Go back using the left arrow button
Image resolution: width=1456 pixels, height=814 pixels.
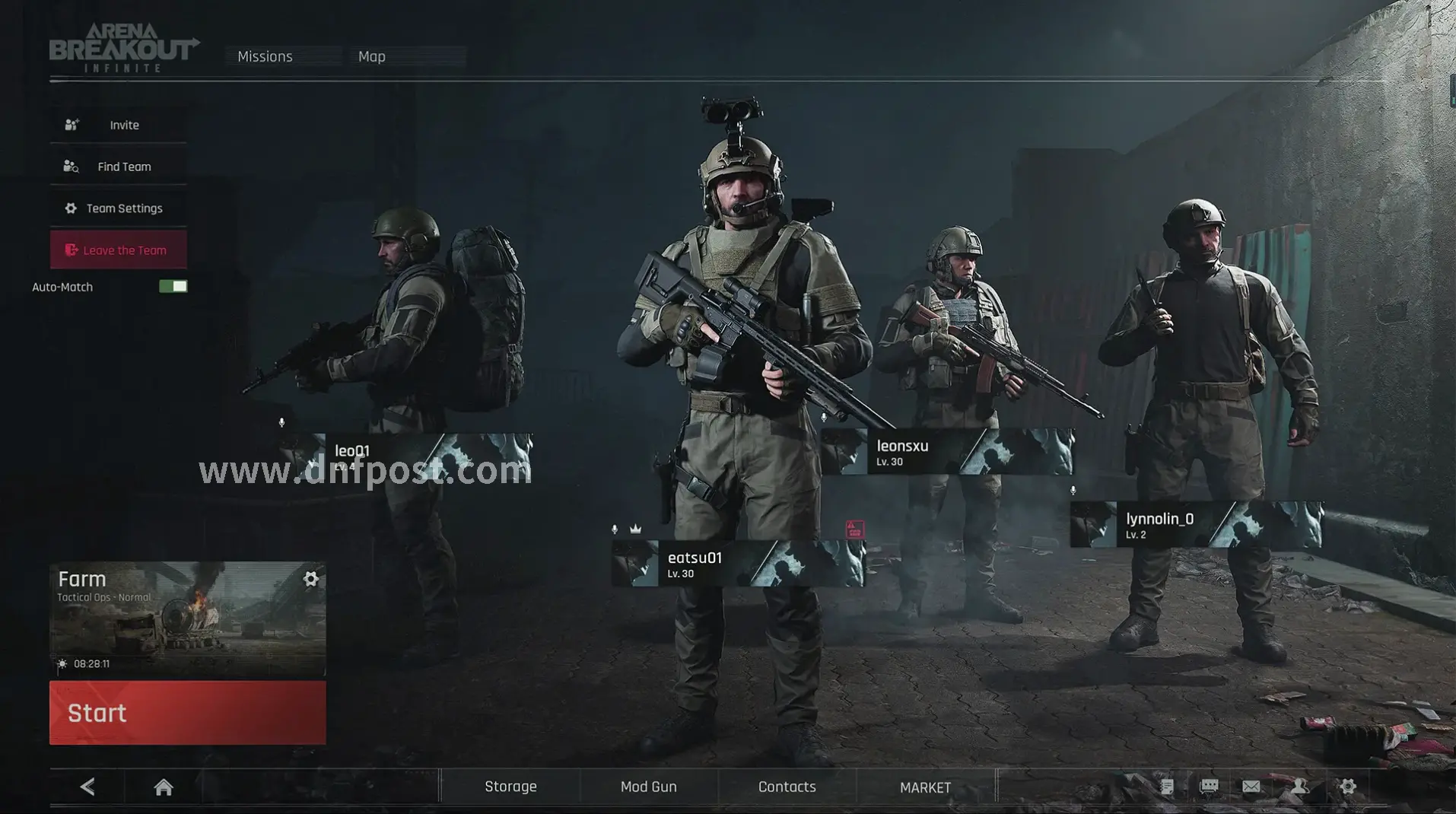point(87,787)
